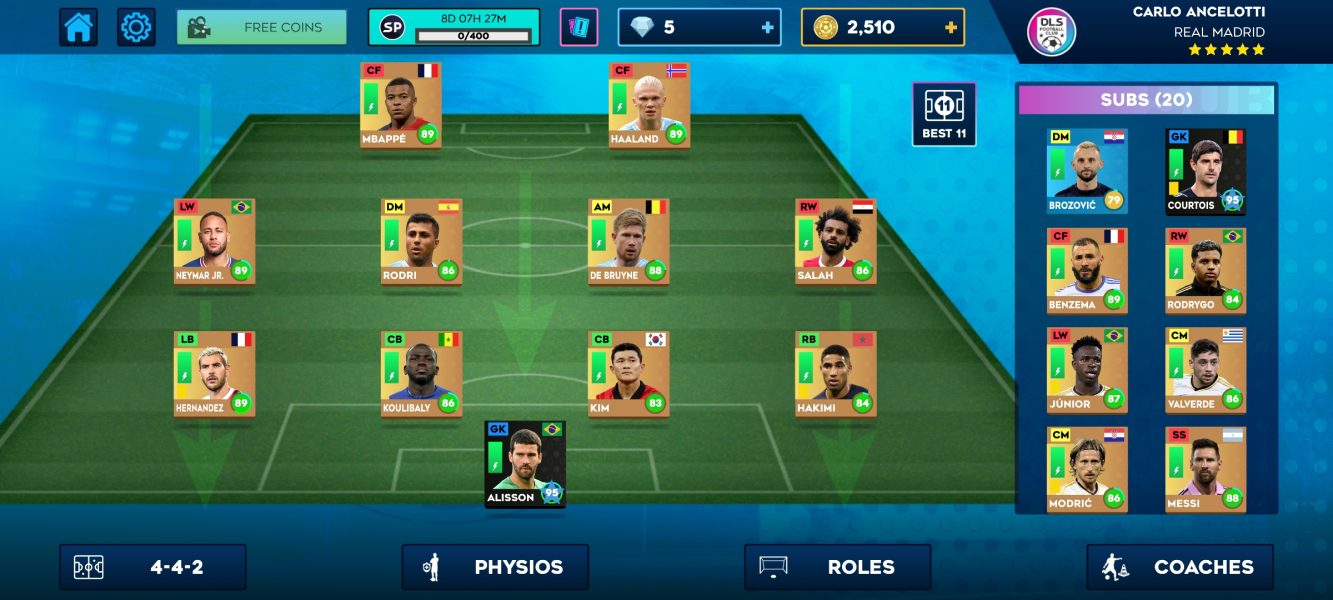Select goalkeeper Alisson's card
Image resolution: width=1333 pixels, height=600 pixels.
coord(525,464)
